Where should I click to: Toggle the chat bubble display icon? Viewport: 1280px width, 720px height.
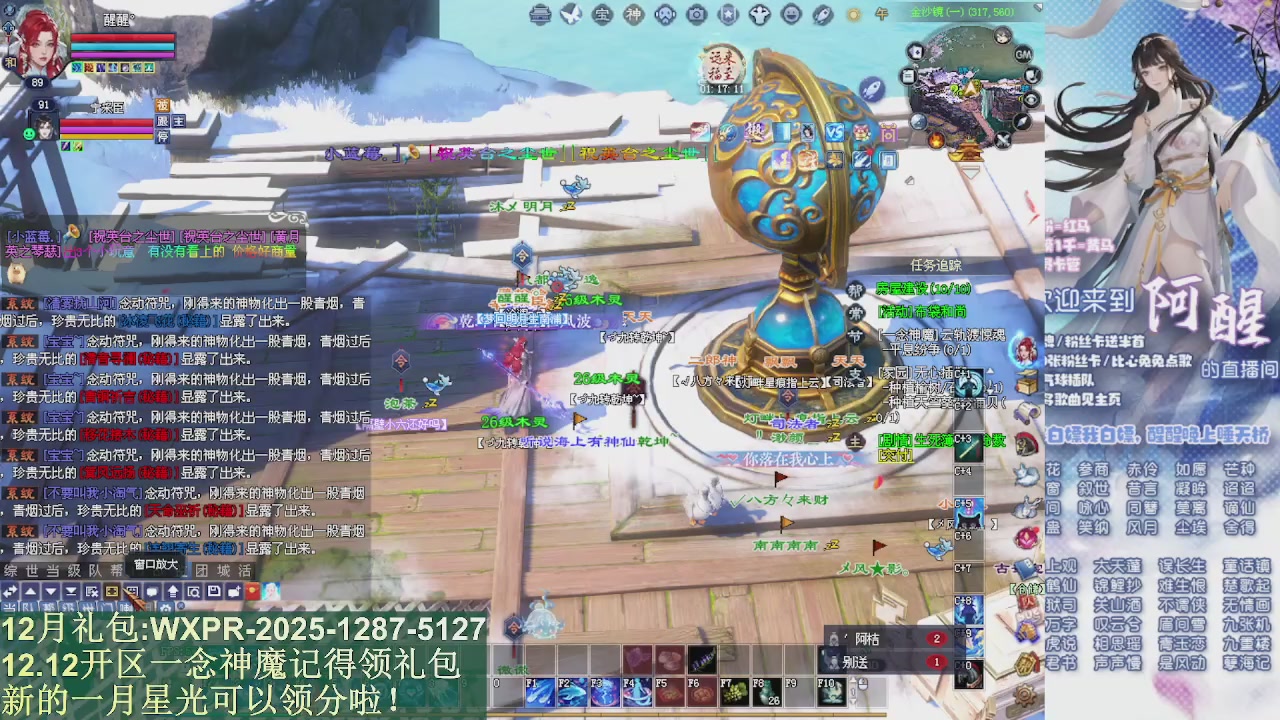(x=152, y=590)
